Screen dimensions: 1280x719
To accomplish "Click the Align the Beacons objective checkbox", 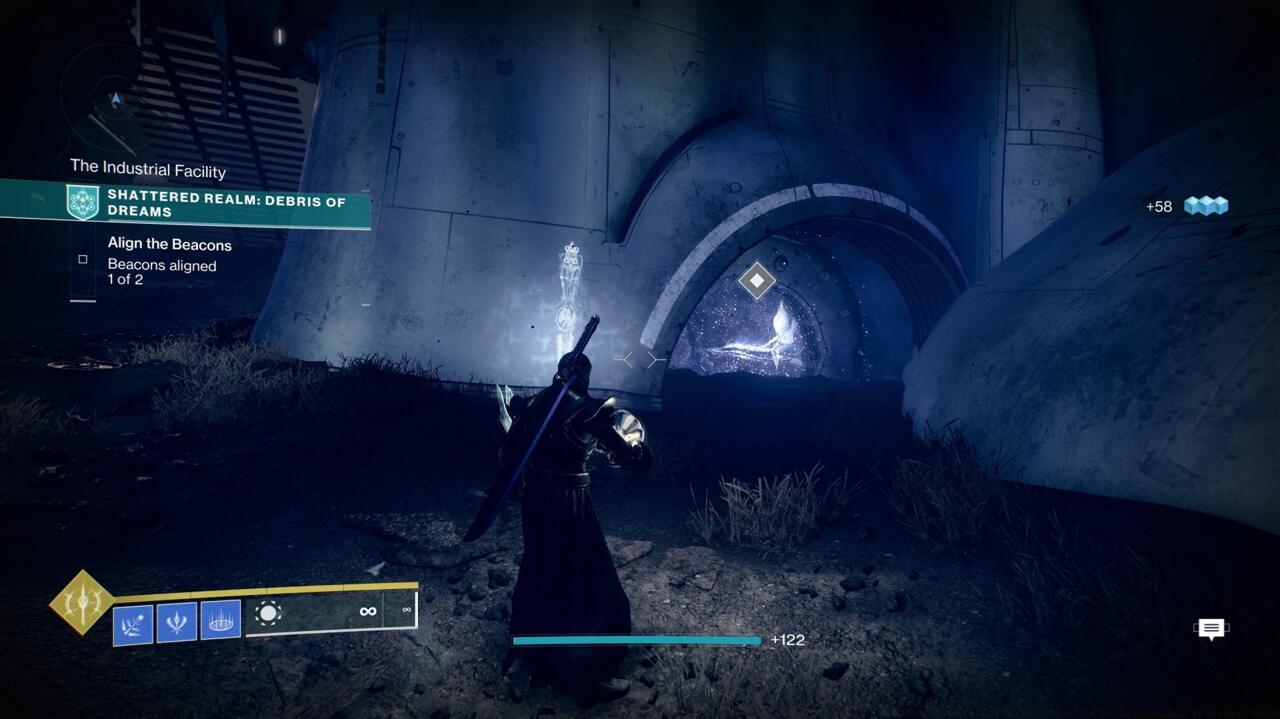I will point(83,259).
